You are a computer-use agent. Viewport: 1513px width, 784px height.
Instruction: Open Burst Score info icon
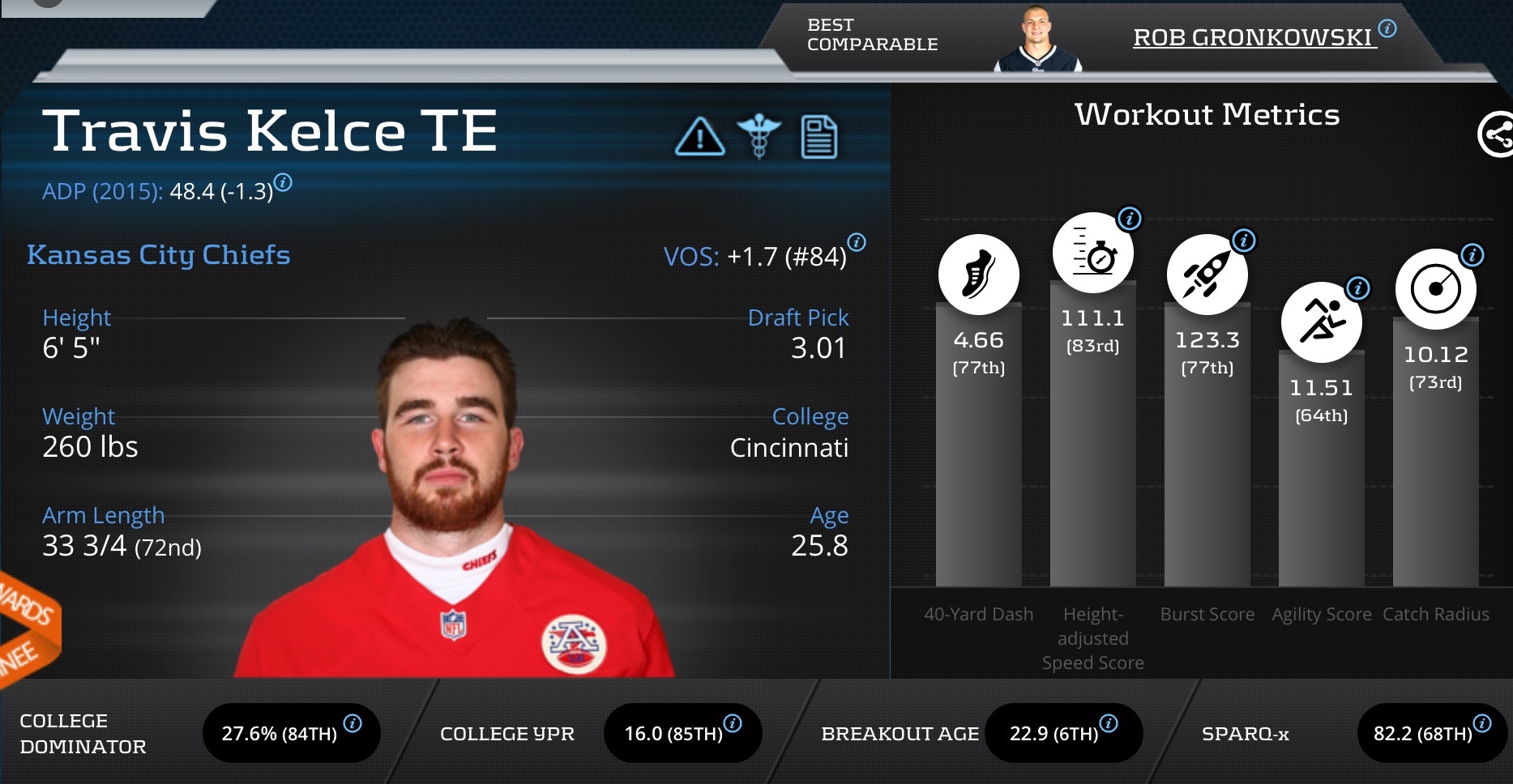click(x=1243, y=241)
